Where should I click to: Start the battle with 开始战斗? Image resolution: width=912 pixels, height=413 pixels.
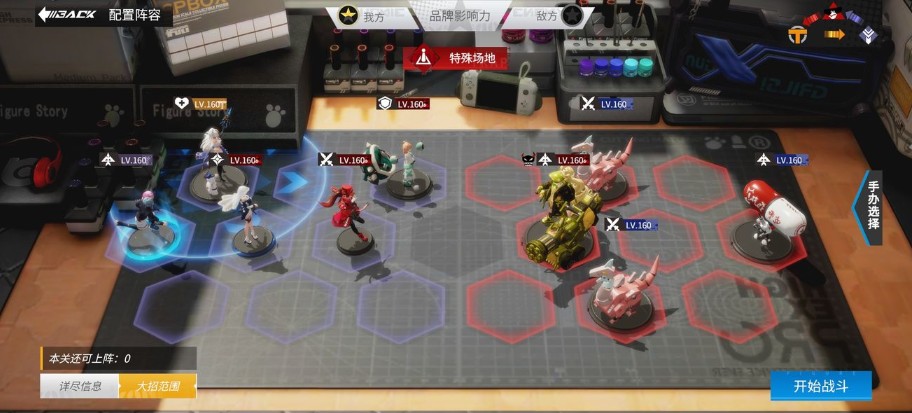[819, 386]
